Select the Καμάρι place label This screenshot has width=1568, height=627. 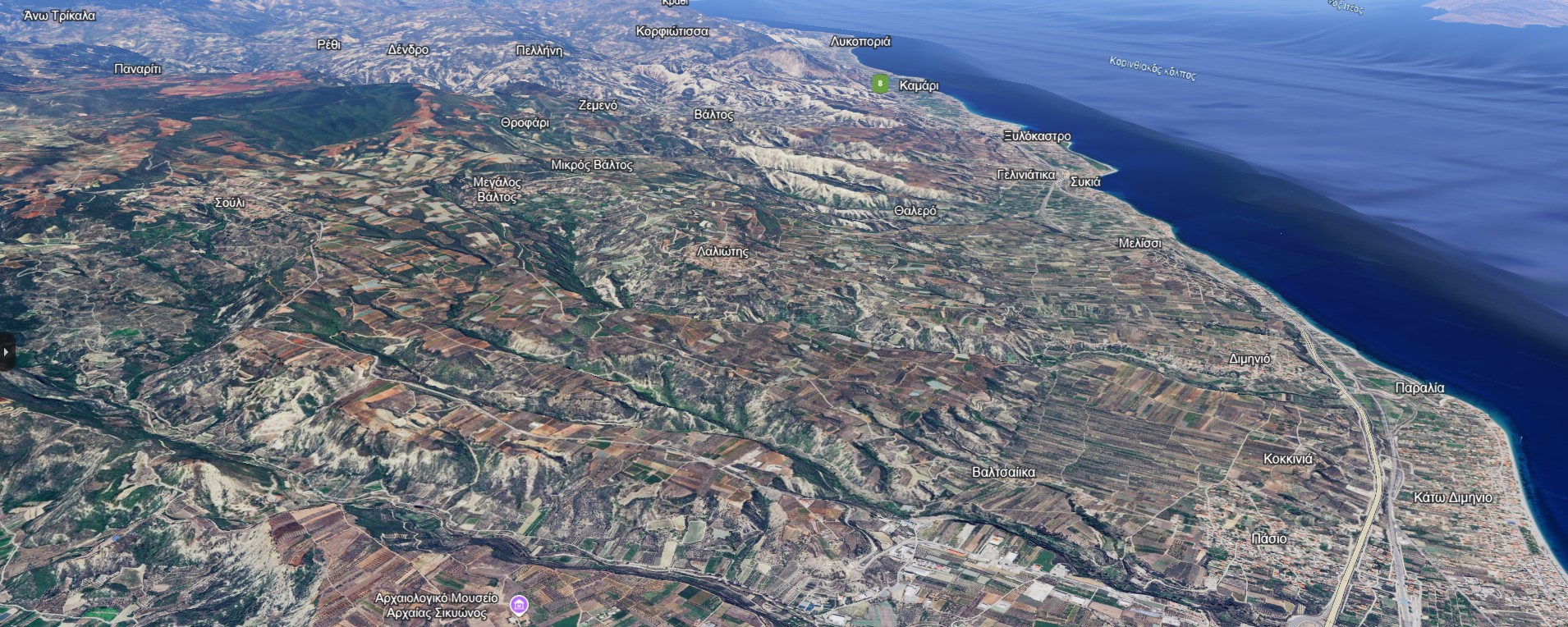(919, 85)
